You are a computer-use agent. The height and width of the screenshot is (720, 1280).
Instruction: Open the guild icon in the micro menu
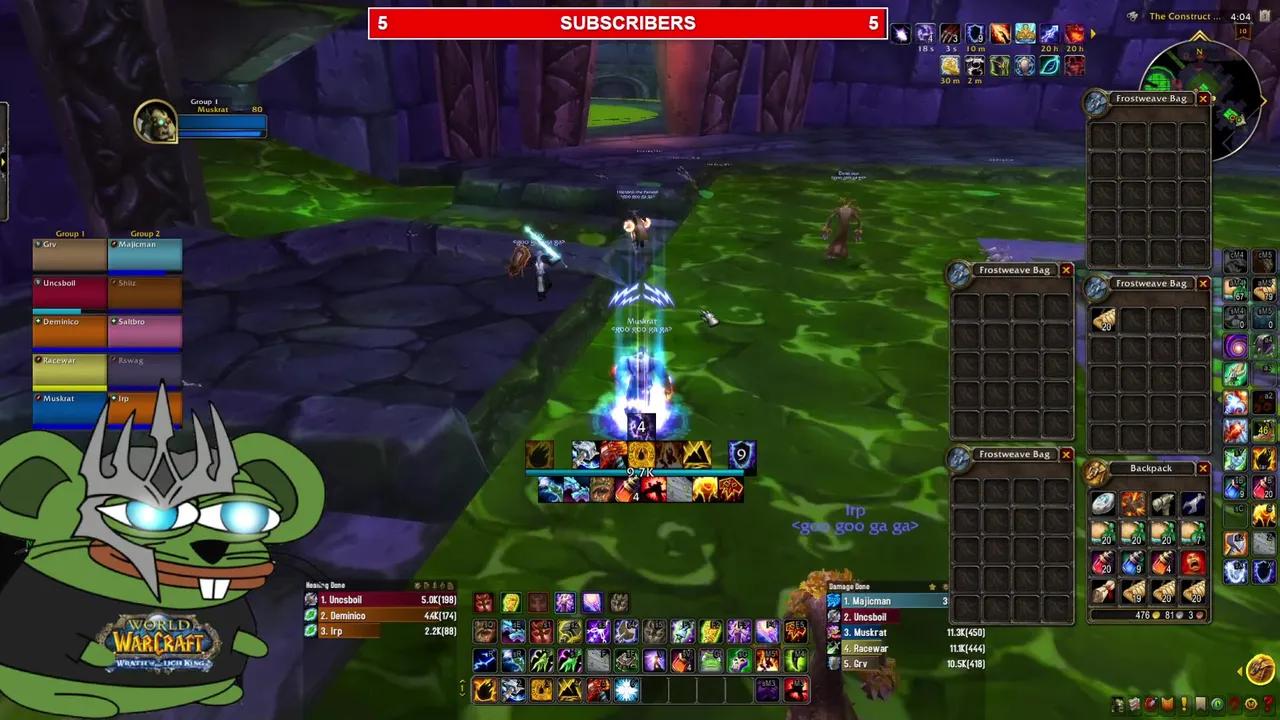(x=1201, y=703)
